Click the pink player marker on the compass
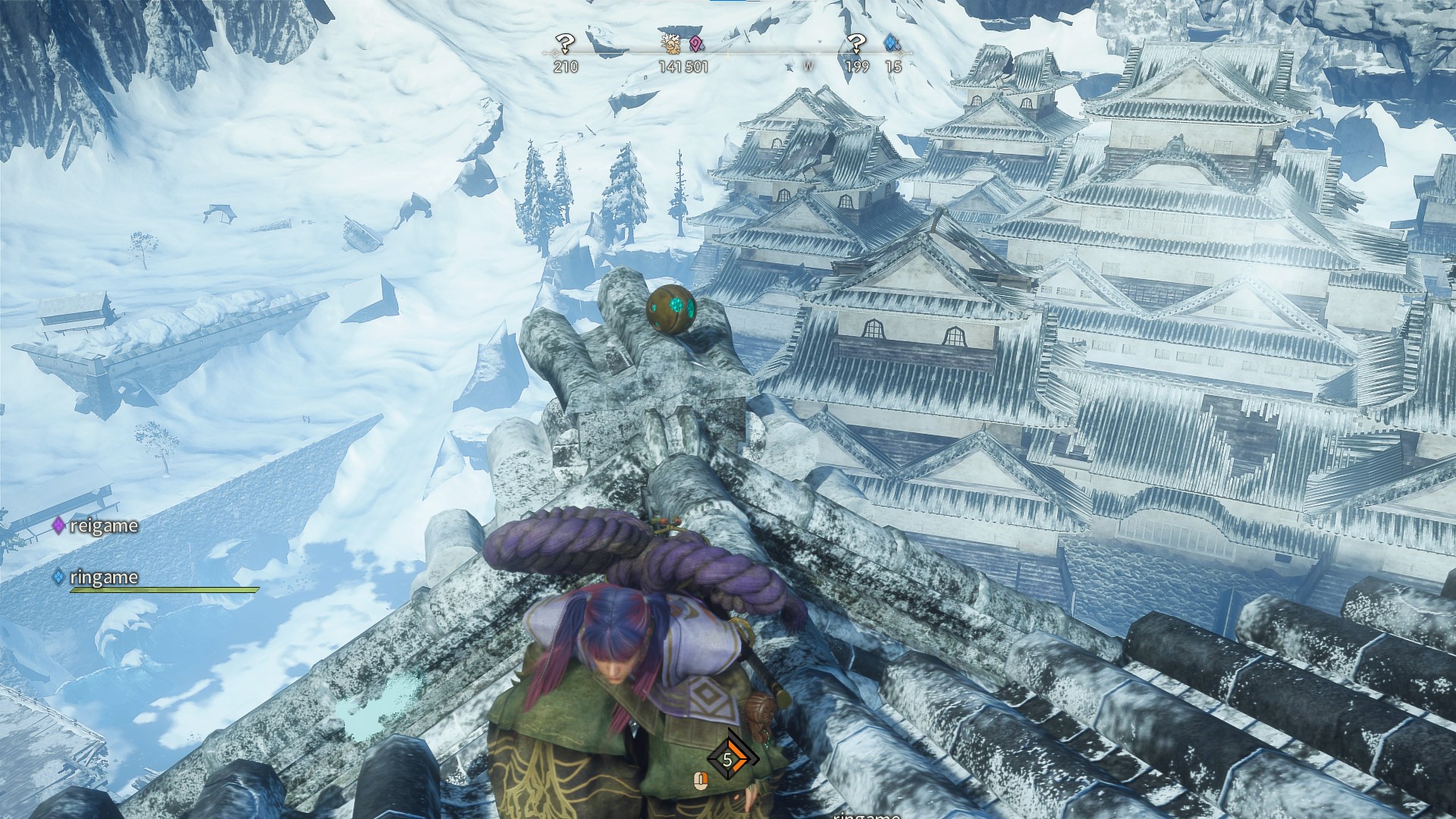This screenshot has width=1456, height=819. (695, 44)
